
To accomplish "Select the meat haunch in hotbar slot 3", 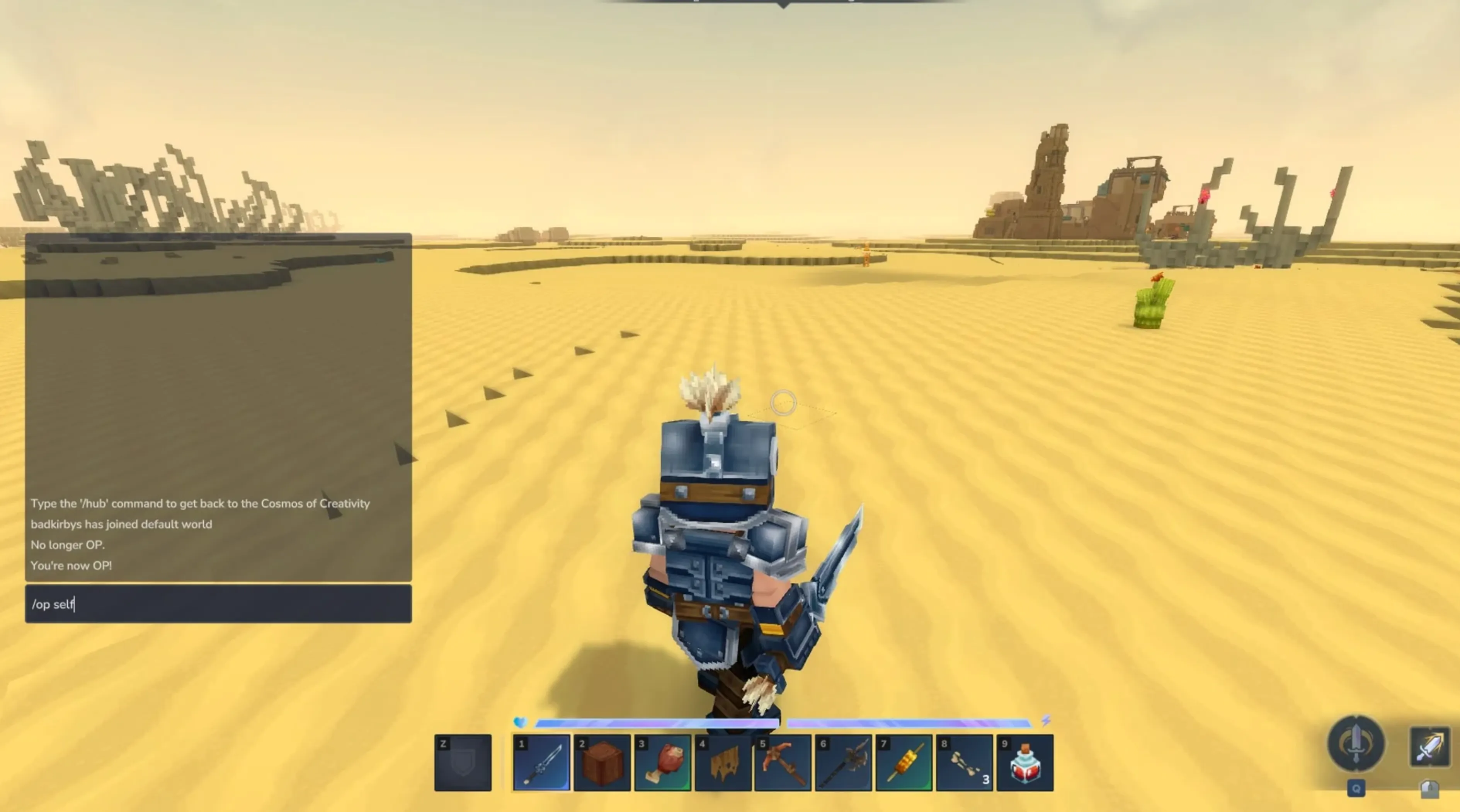I will coord(663,762).
